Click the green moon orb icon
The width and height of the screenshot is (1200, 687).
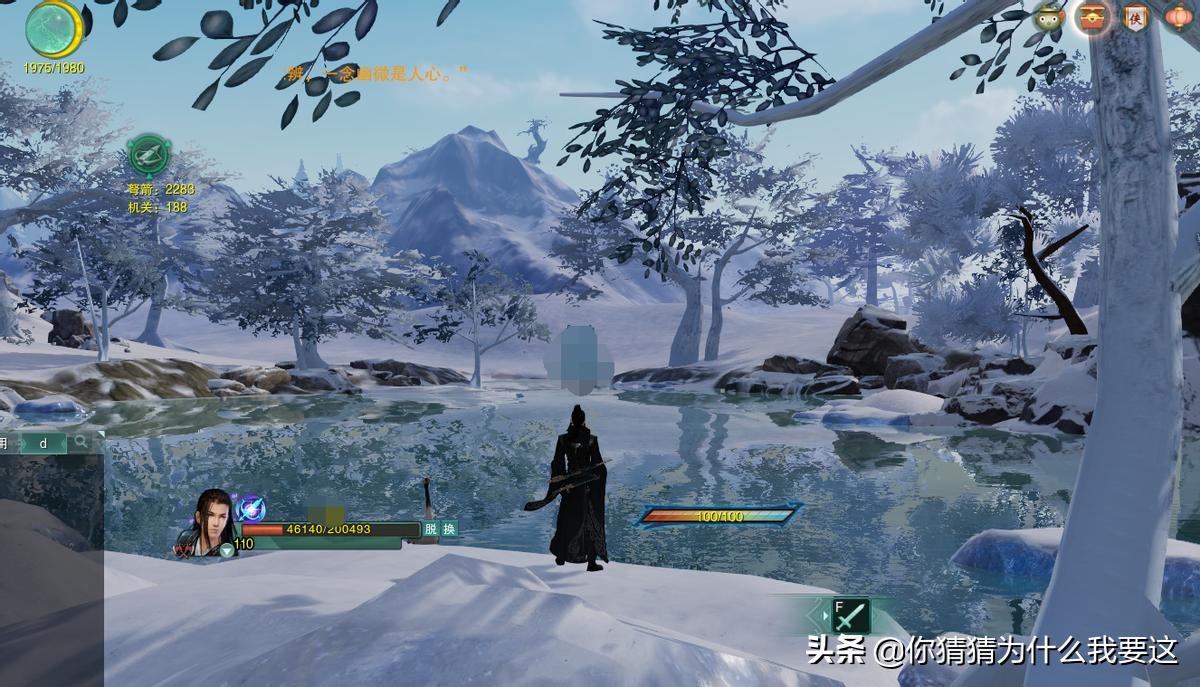coord(54,29)
